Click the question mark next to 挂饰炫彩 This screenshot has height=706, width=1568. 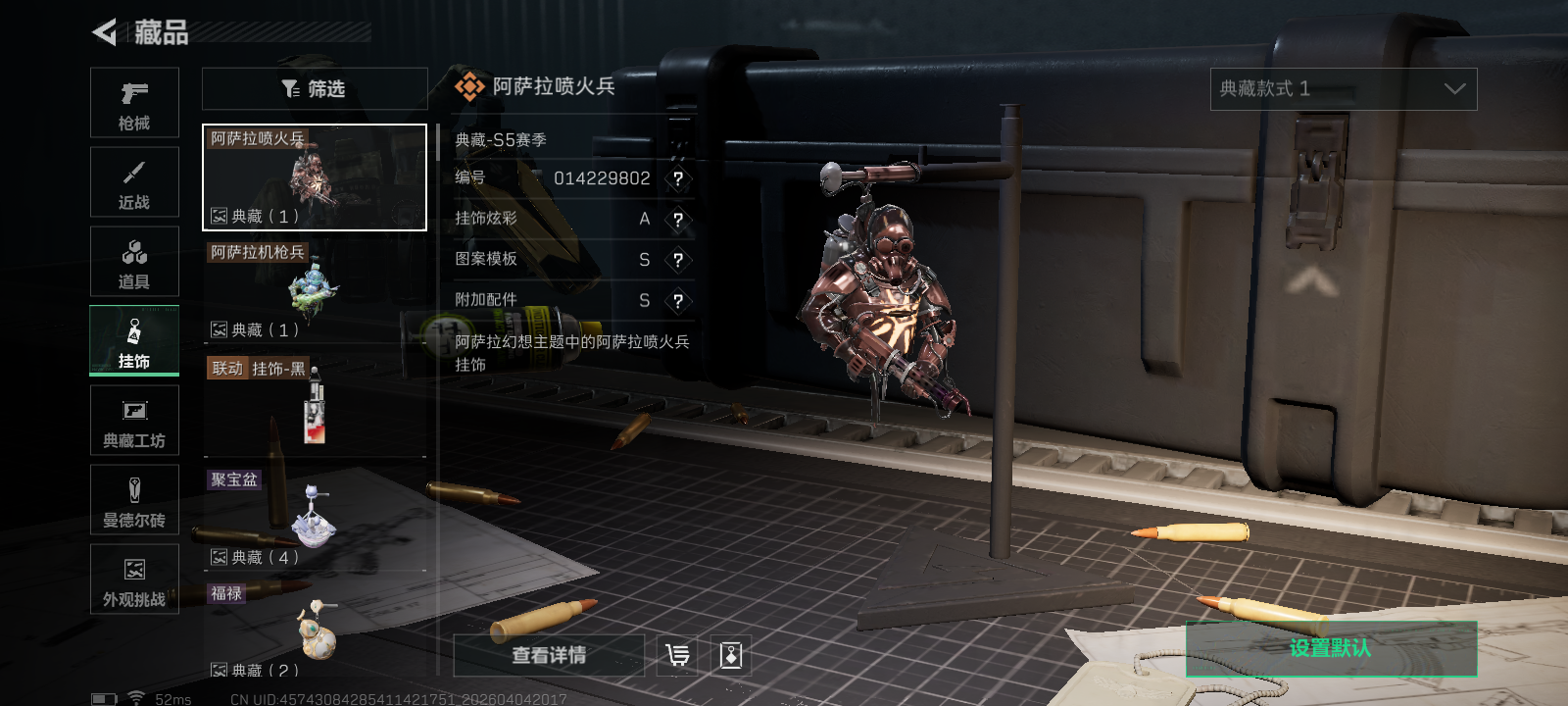[x=679, y=220]
